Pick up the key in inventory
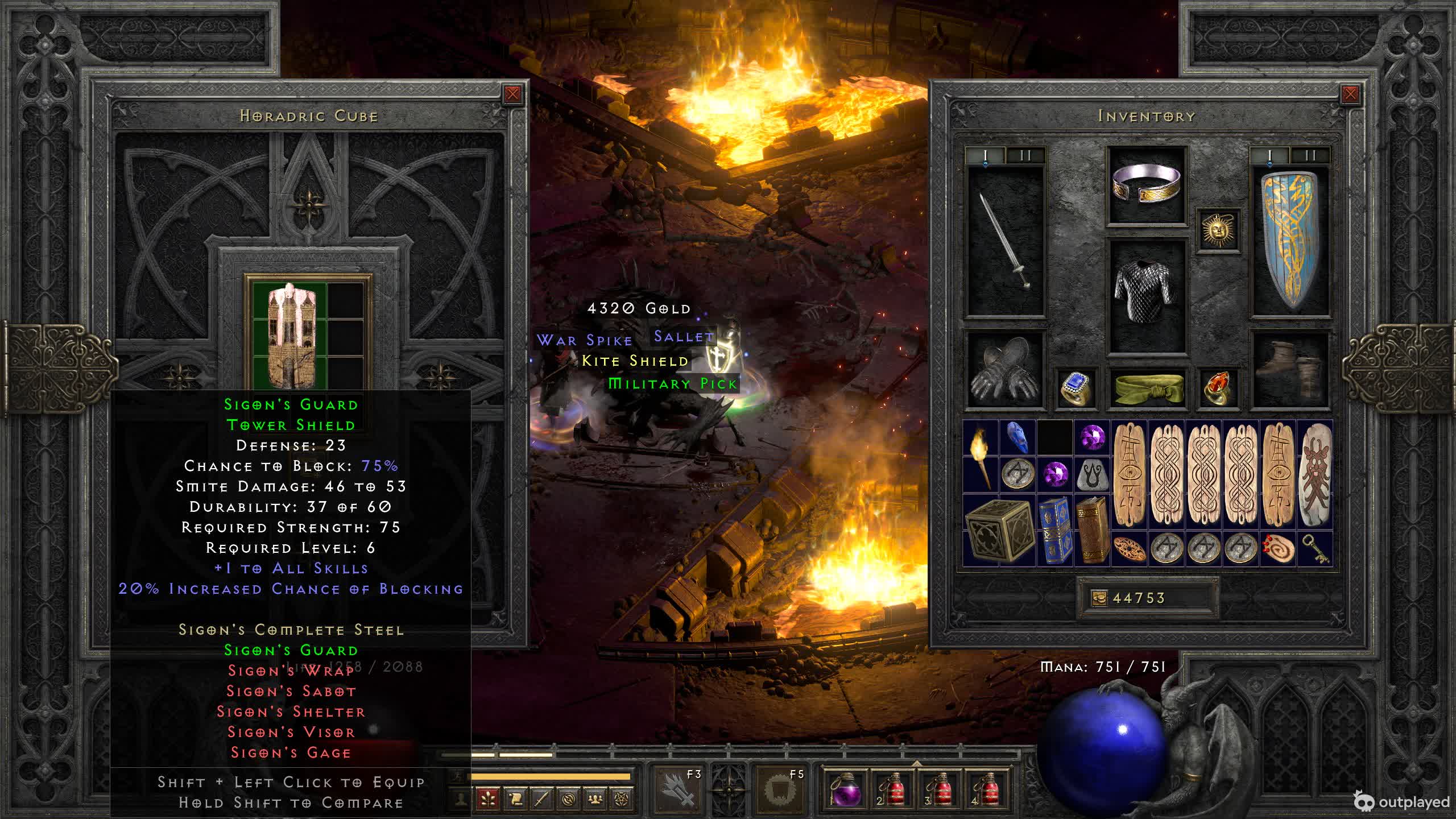The image size is (1456, 819). [1315, 549]
